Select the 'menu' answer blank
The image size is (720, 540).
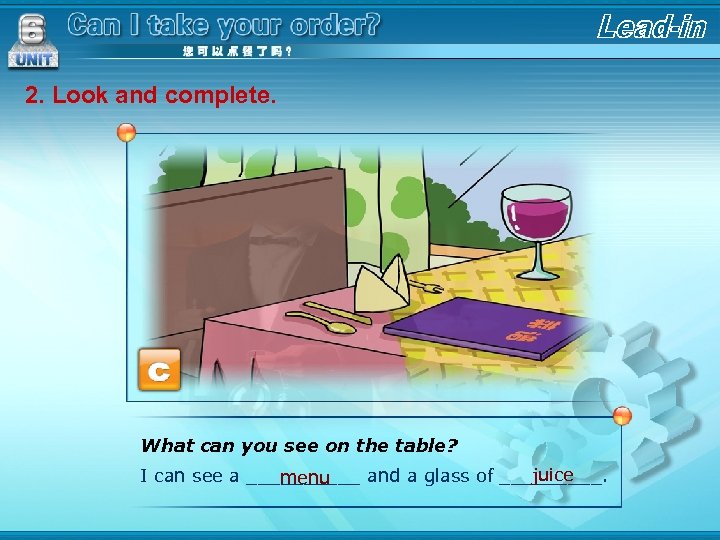click(x=305, y=478)
